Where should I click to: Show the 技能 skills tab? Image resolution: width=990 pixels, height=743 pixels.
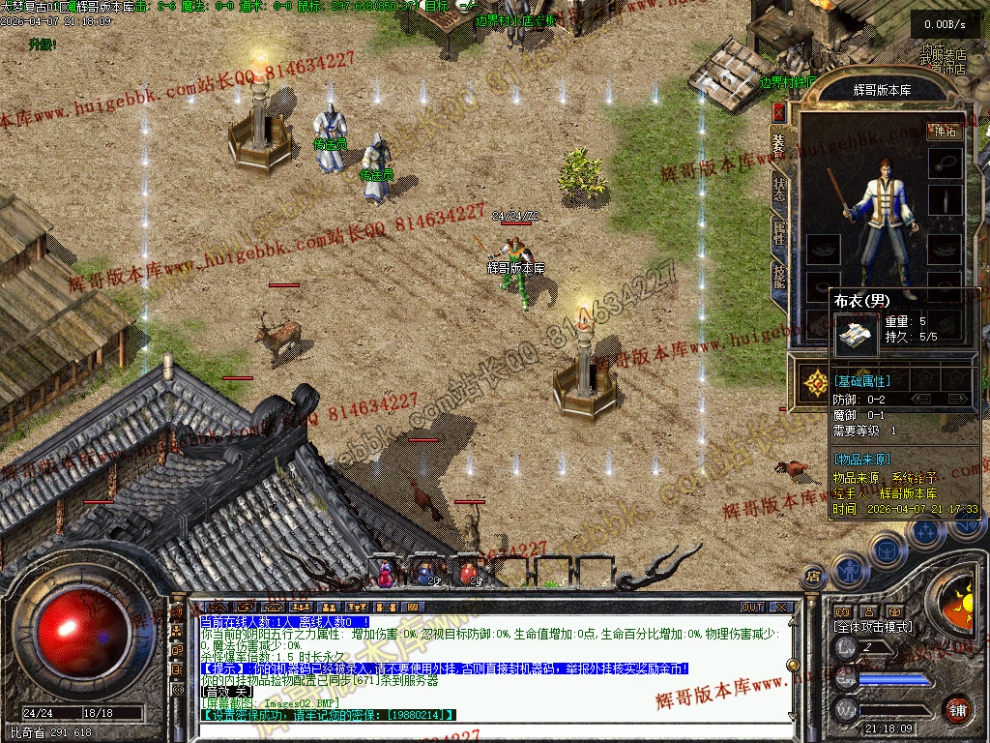(x=780, y=275)
